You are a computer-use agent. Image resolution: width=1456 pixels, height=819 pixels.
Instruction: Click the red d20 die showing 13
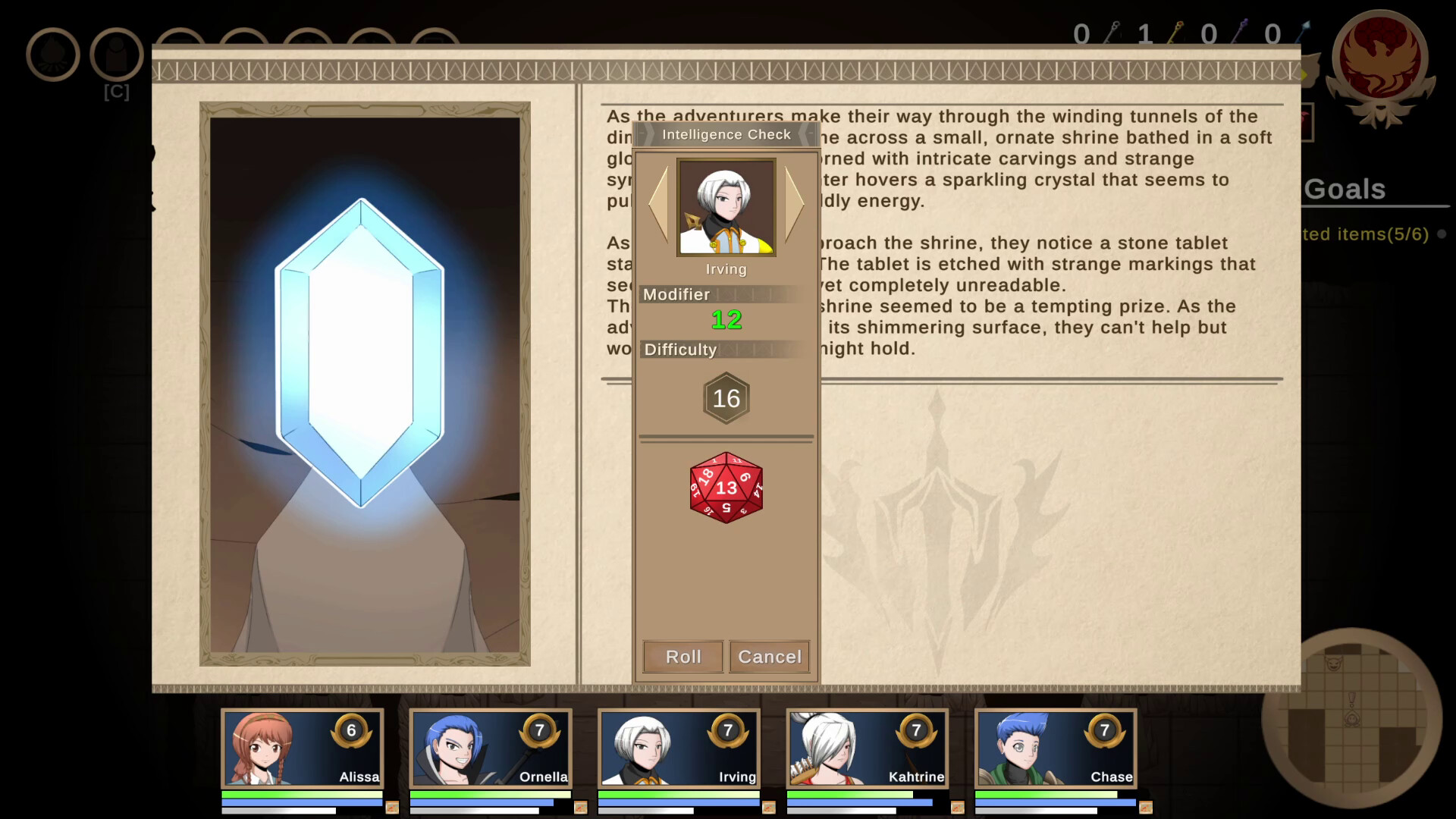(726, 488)
